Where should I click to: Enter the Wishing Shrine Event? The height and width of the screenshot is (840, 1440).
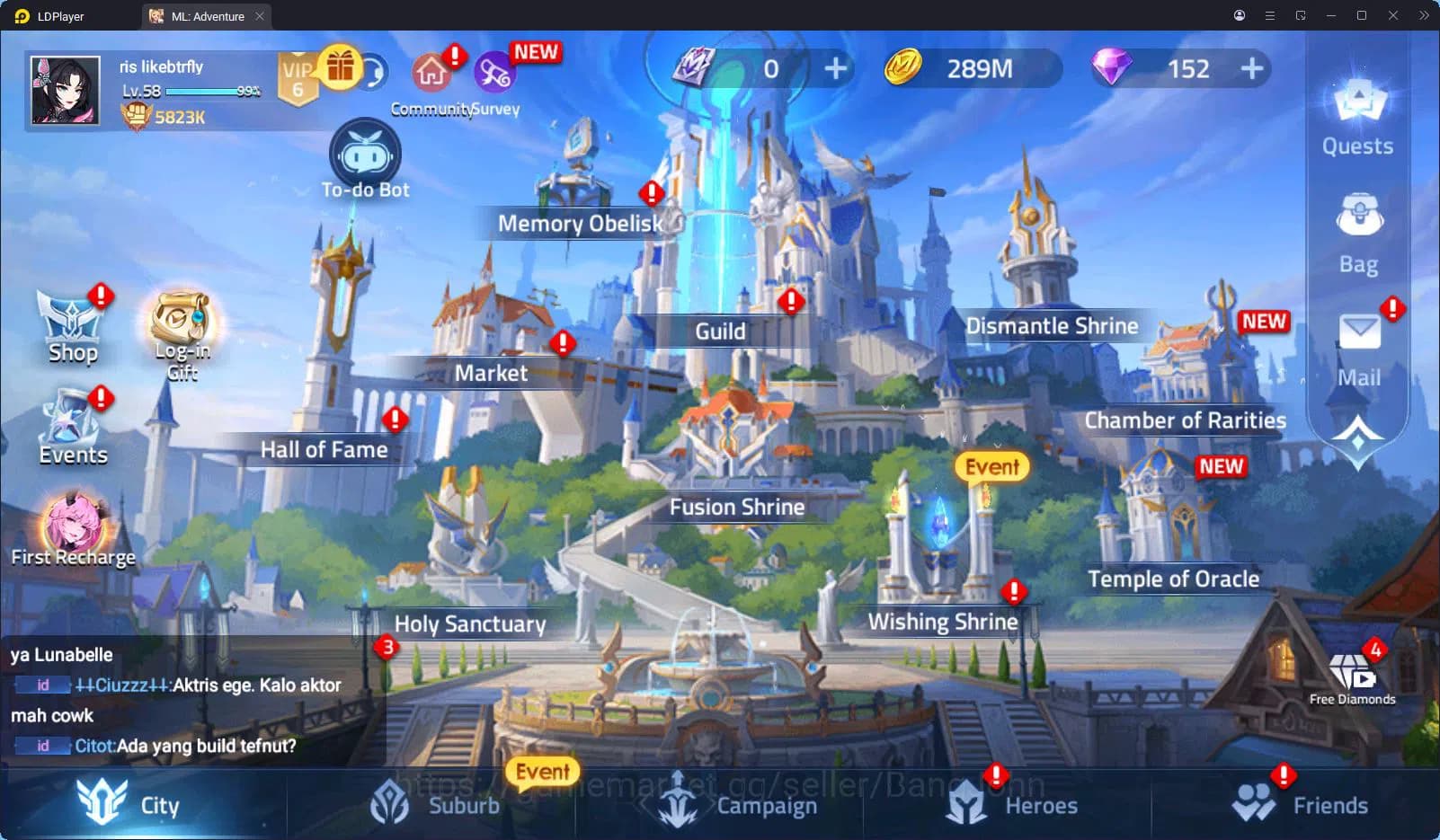tap(990, 466)
